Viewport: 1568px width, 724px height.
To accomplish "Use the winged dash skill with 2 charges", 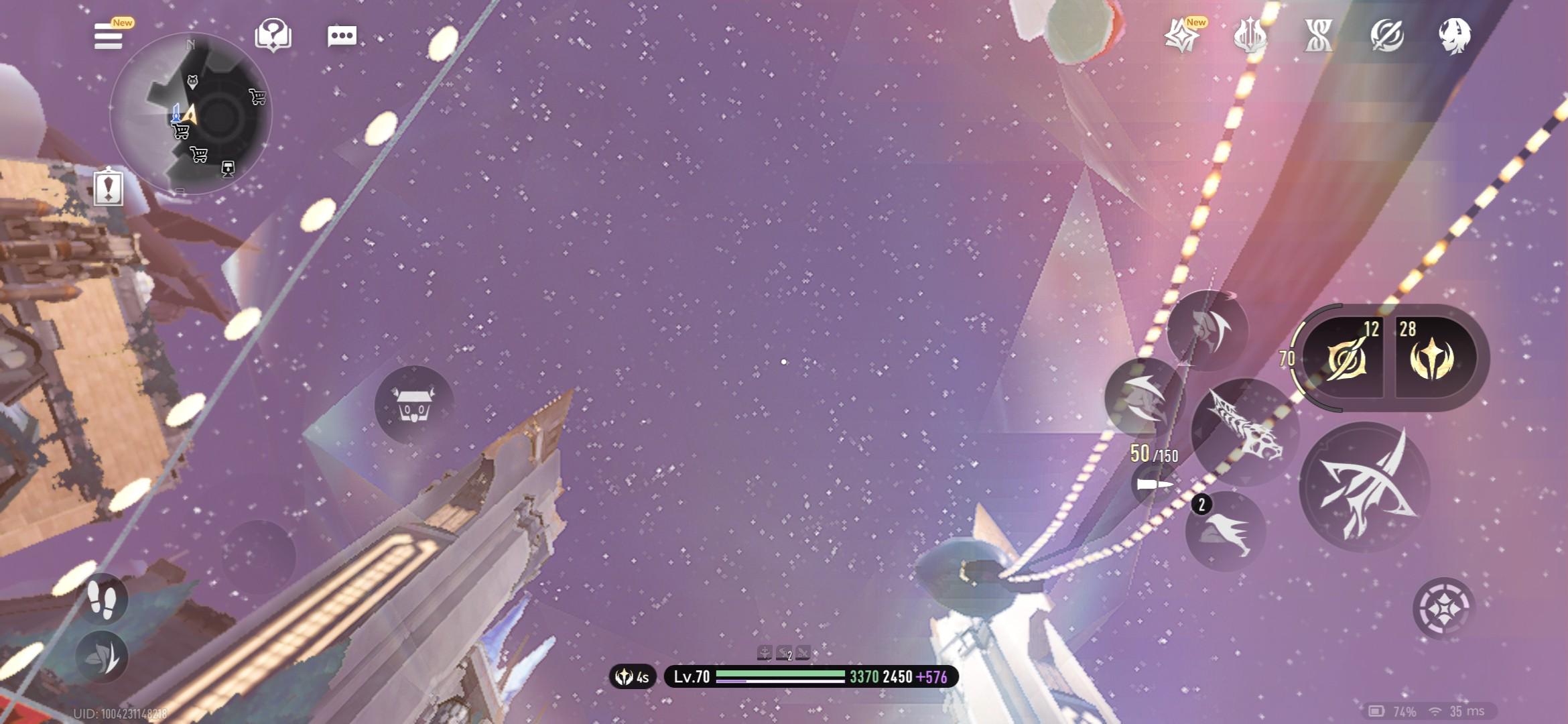I will pyautogui.click(x=1226, y=532).
